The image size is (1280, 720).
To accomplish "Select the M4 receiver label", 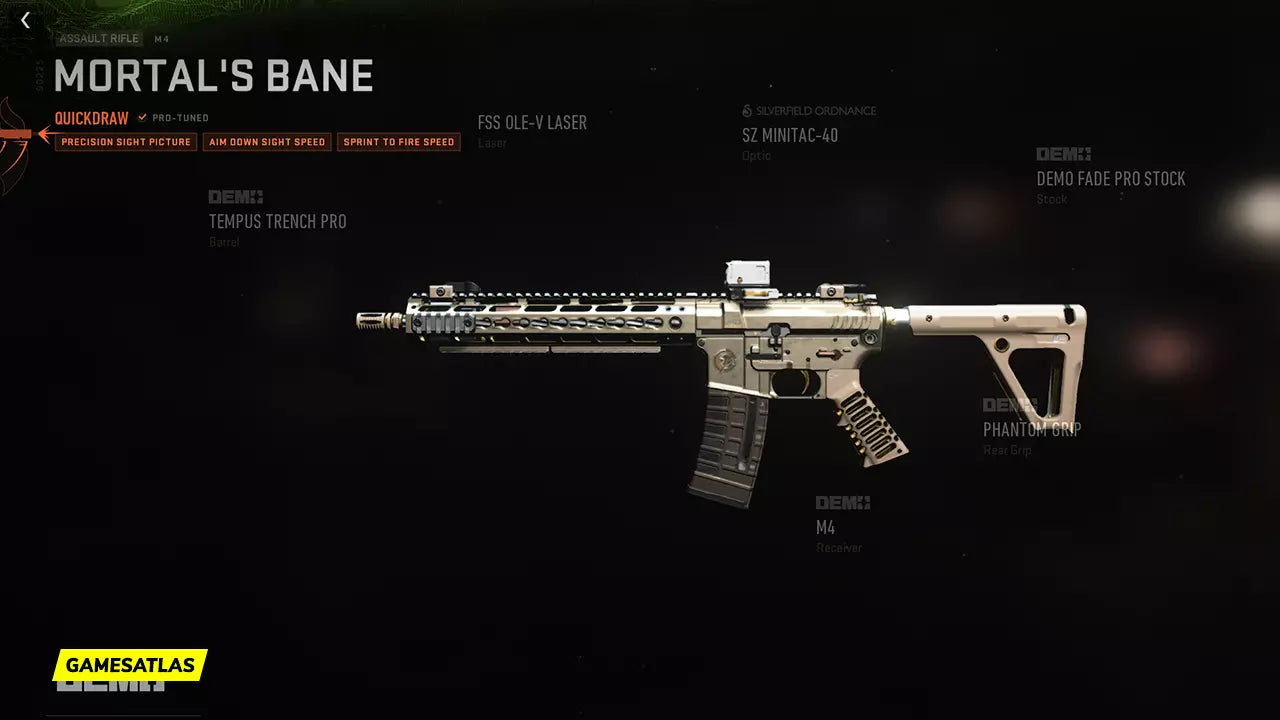I will tap(826, 527).
